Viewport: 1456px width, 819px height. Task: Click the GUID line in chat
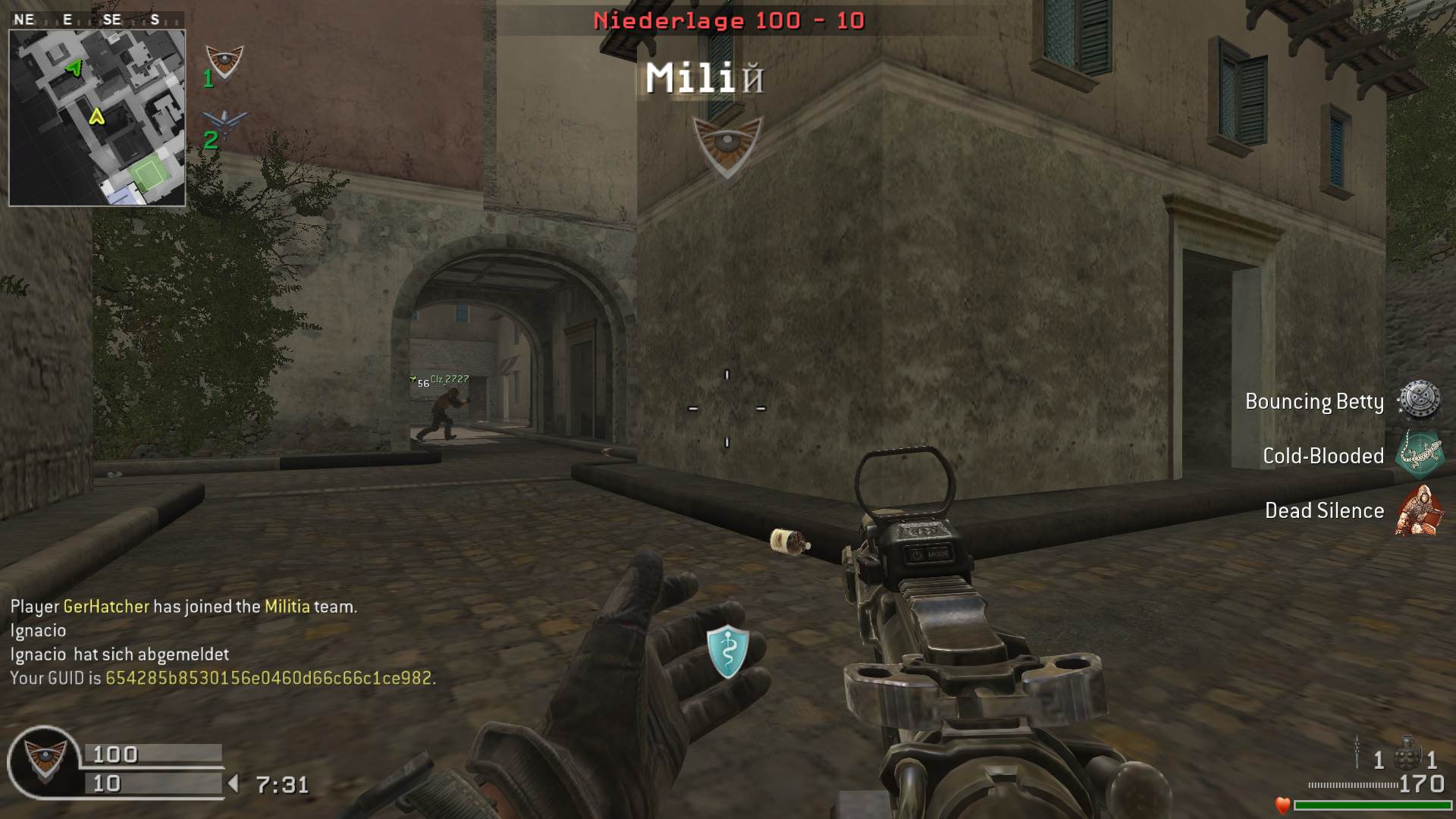[222, 678]
